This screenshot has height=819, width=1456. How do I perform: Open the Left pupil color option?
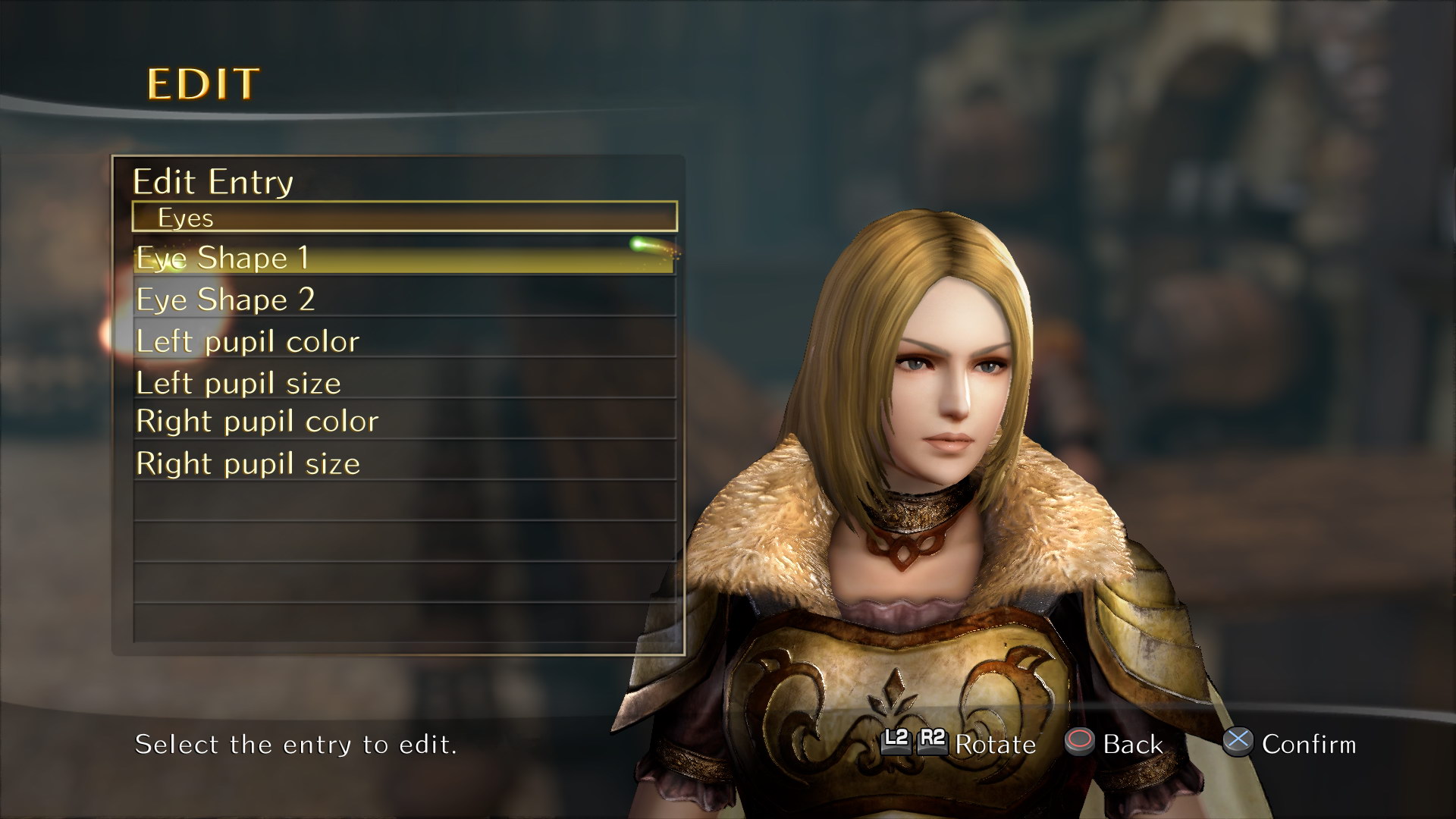403,341
